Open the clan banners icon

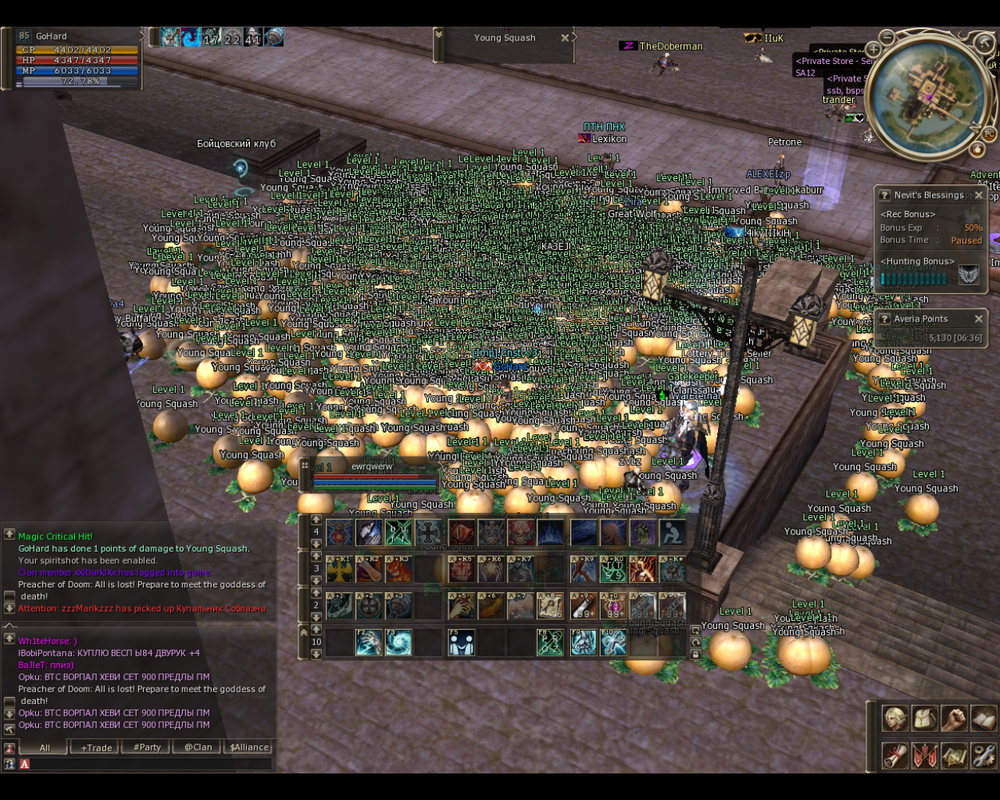(x=925, y=755)
